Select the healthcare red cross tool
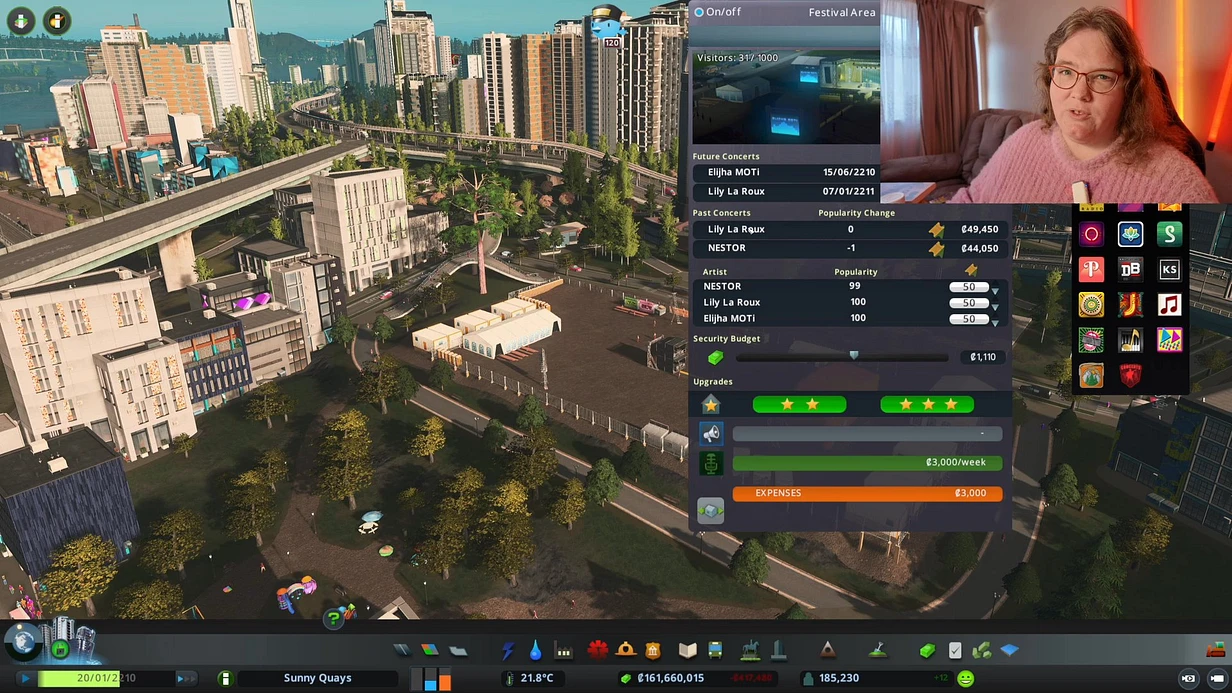The width and height of the screenshot is (1232, 693). pos(598,651)
